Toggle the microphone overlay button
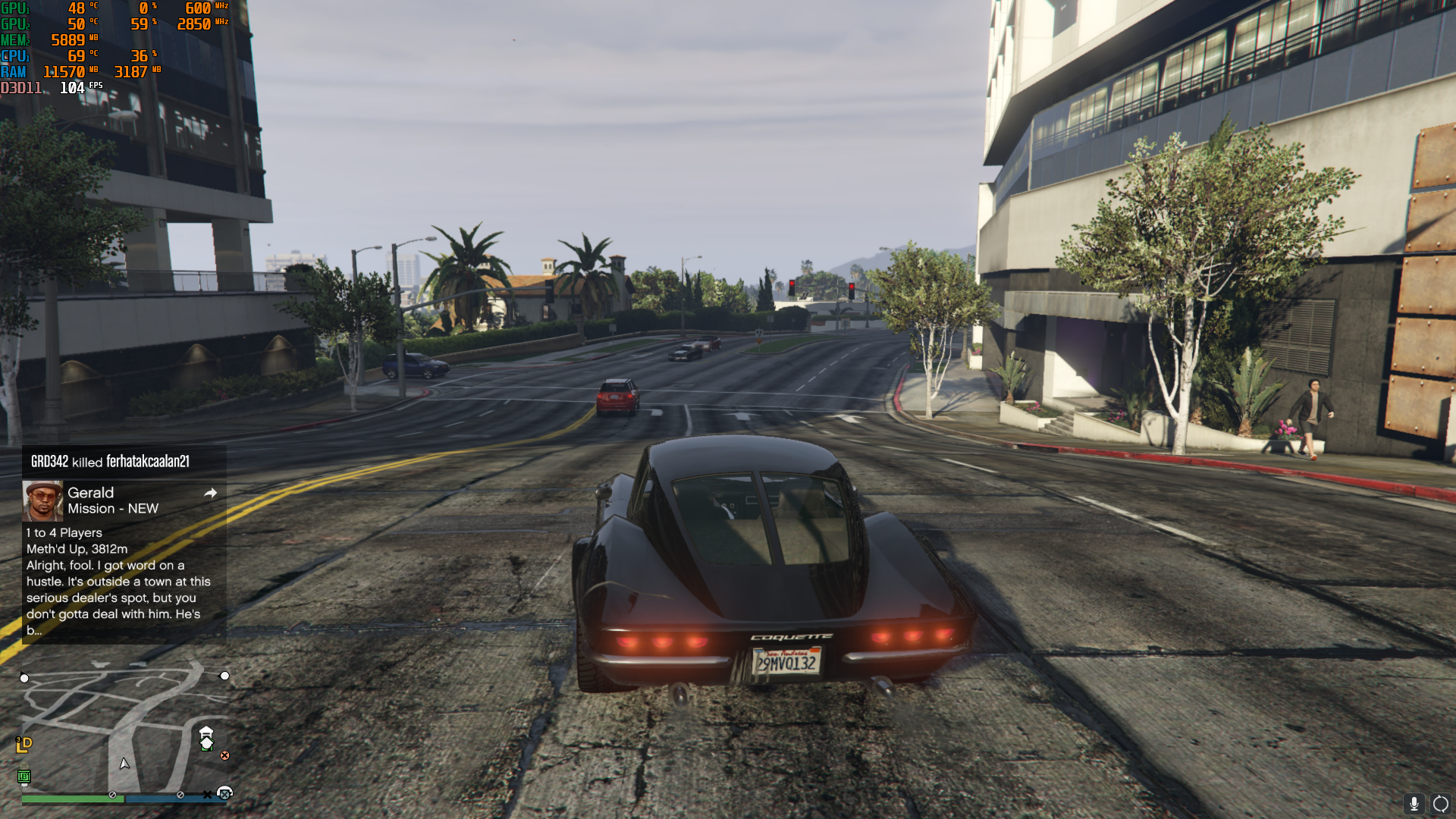This screenshot has width=1456, height=819. pos(1414,804)
